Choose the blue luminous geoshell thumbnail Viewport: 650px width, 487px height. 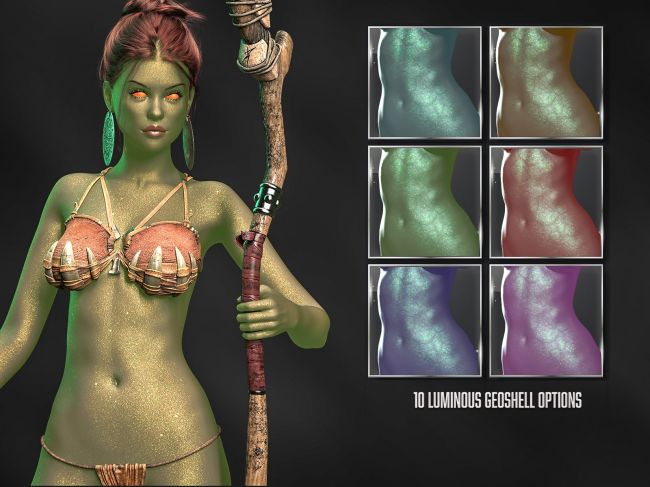pos(425,320)
